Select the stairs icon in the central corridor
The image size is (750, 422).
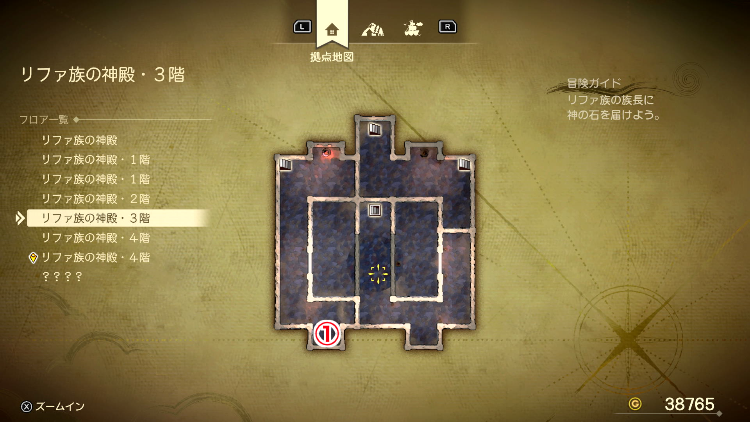click(375, 210)
